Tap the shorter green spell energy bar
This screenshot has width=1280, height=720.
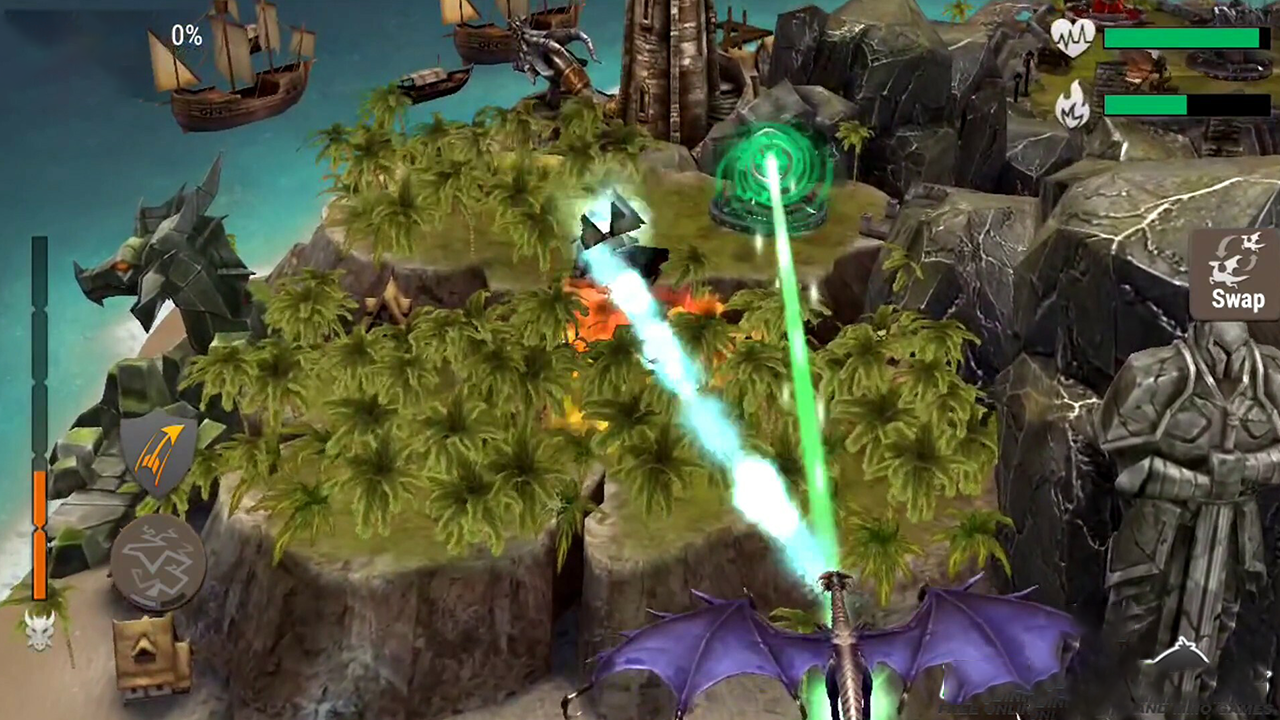pos(1146,104)
